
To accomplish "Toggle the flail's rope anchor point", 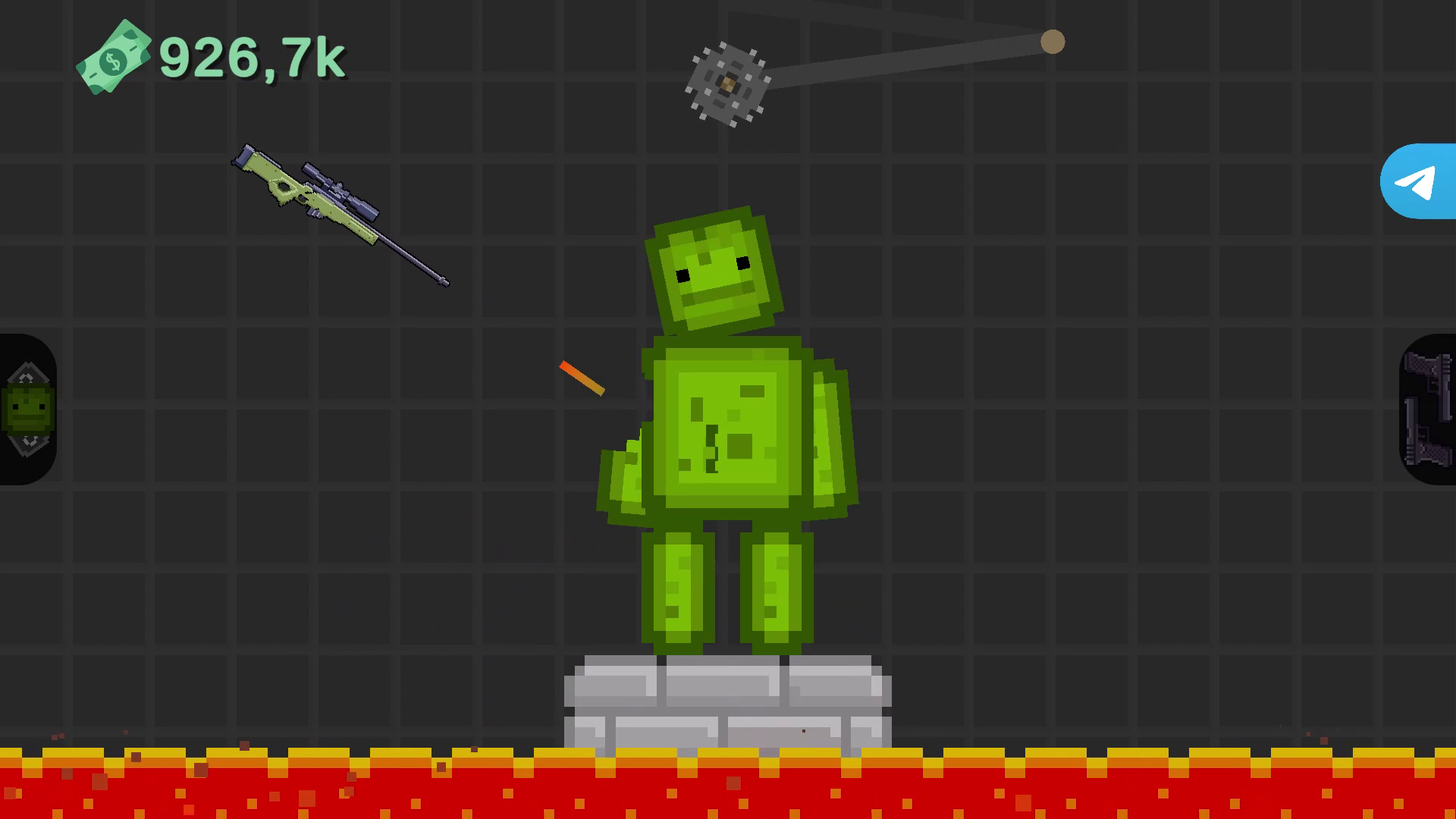I will (x=1053, y=42).
